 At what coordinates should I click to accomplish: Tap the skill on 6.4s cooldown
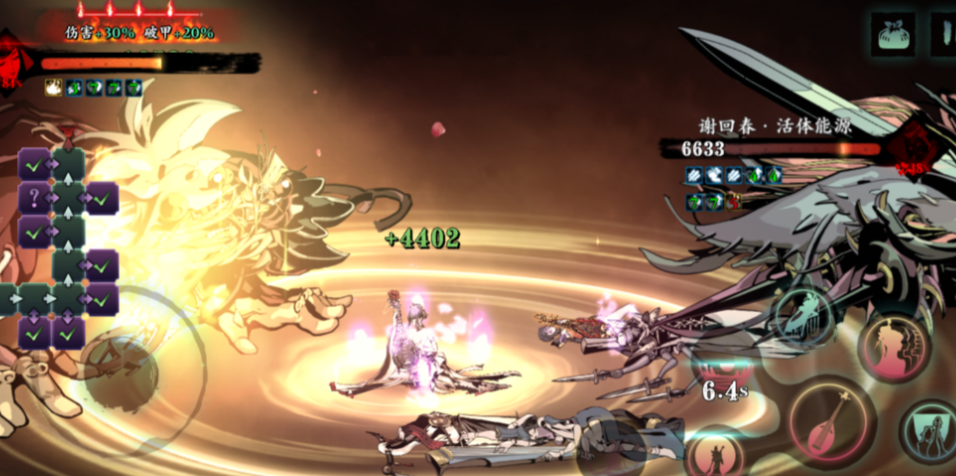pyautogui.click(x=724, y=378)
